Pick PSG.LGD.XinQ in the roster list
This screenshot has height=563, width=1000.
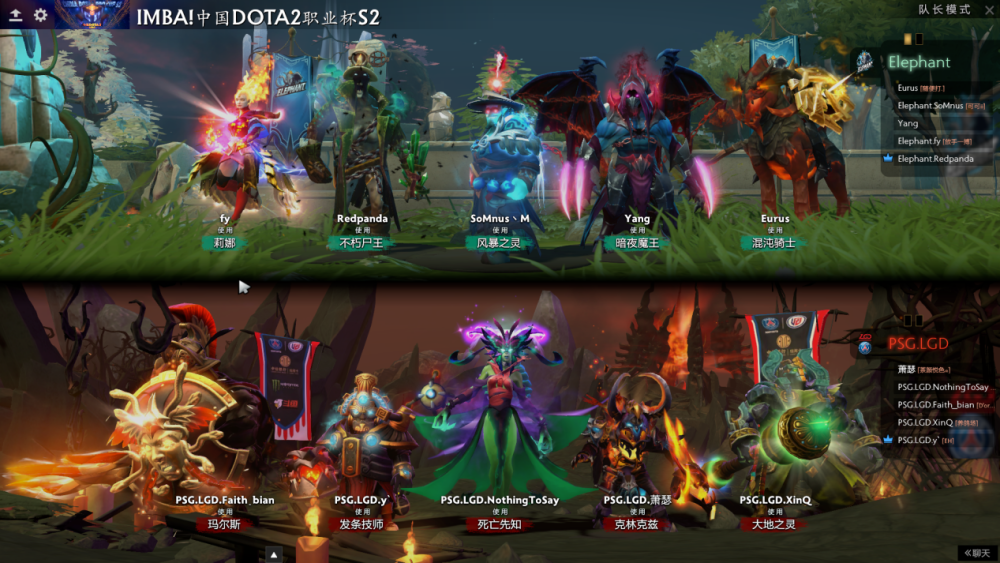click(x=924, y=422)
